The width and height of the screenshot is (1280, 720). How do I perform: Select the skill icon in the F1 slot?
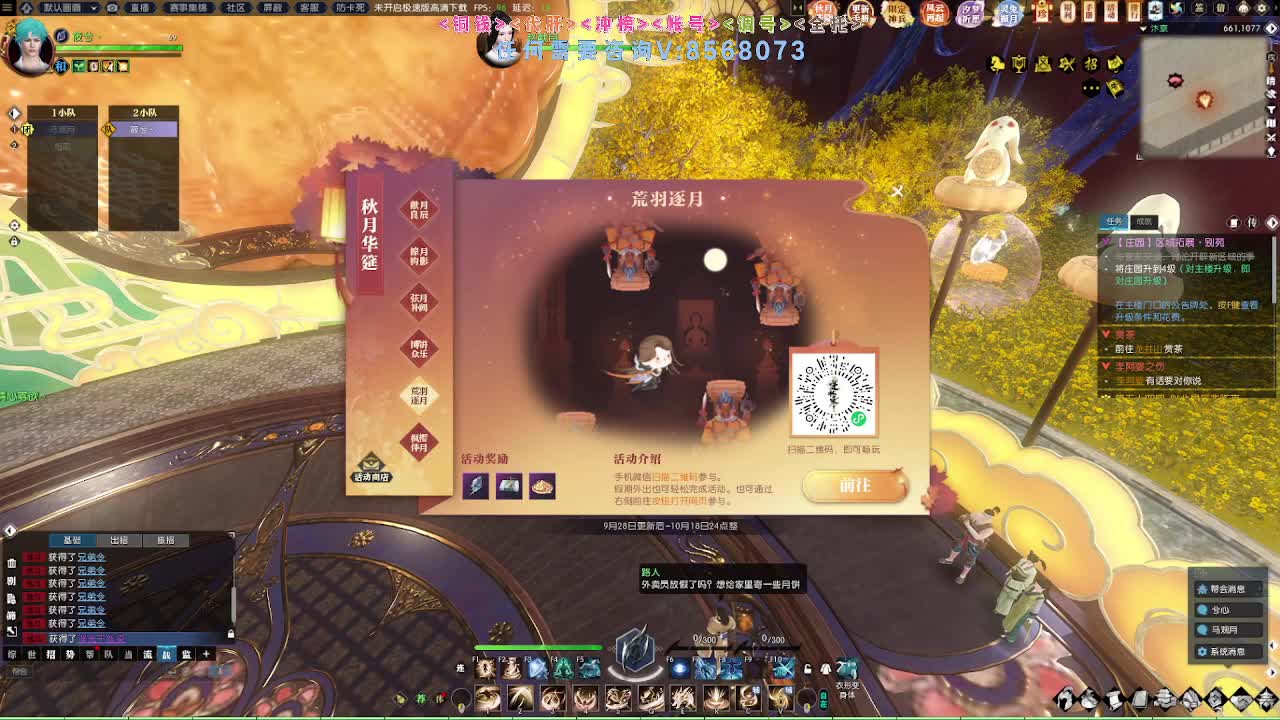[486, 670]
